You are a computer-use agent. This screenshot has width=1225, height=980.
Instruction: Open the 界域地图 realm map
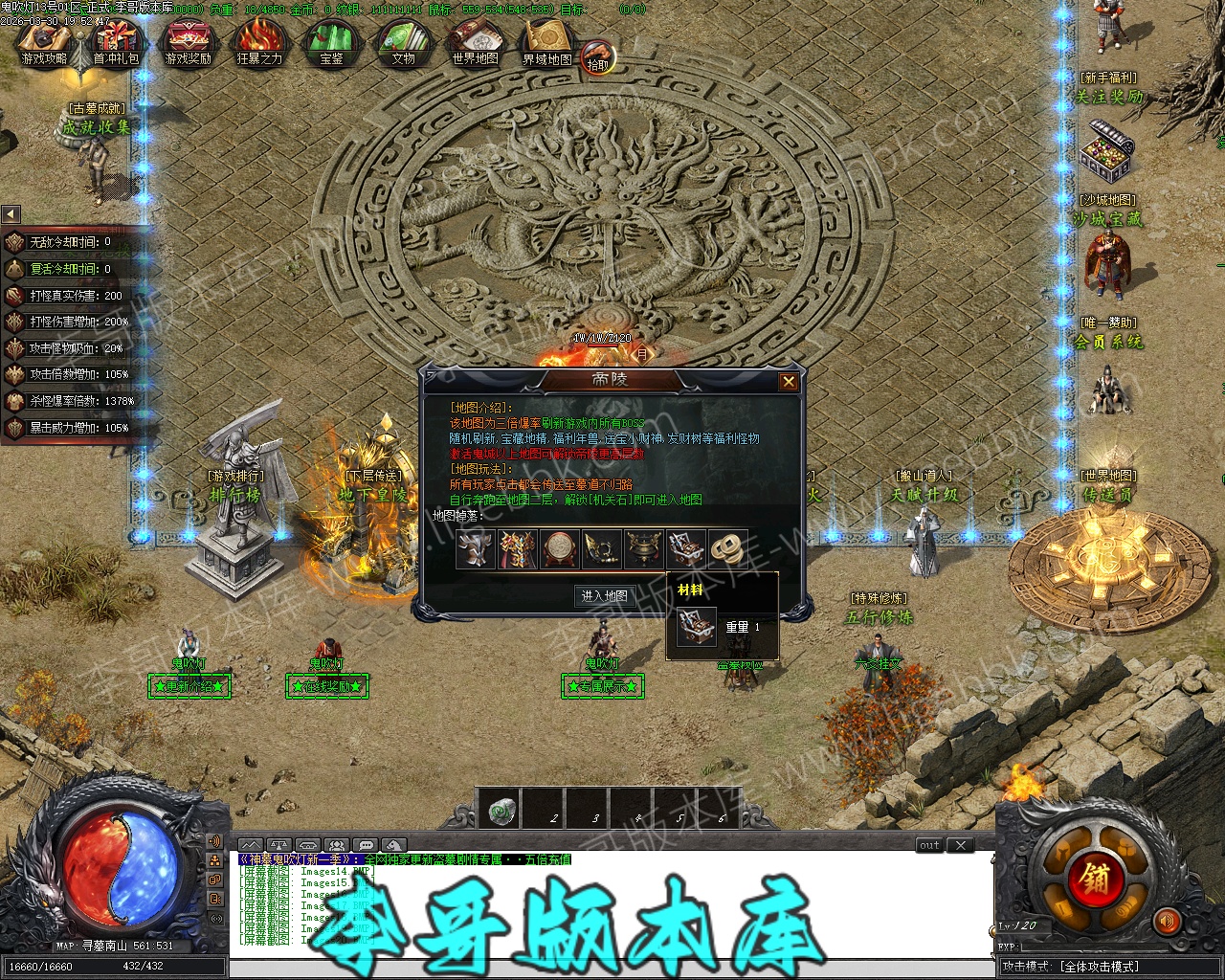[x=546, y=44]
